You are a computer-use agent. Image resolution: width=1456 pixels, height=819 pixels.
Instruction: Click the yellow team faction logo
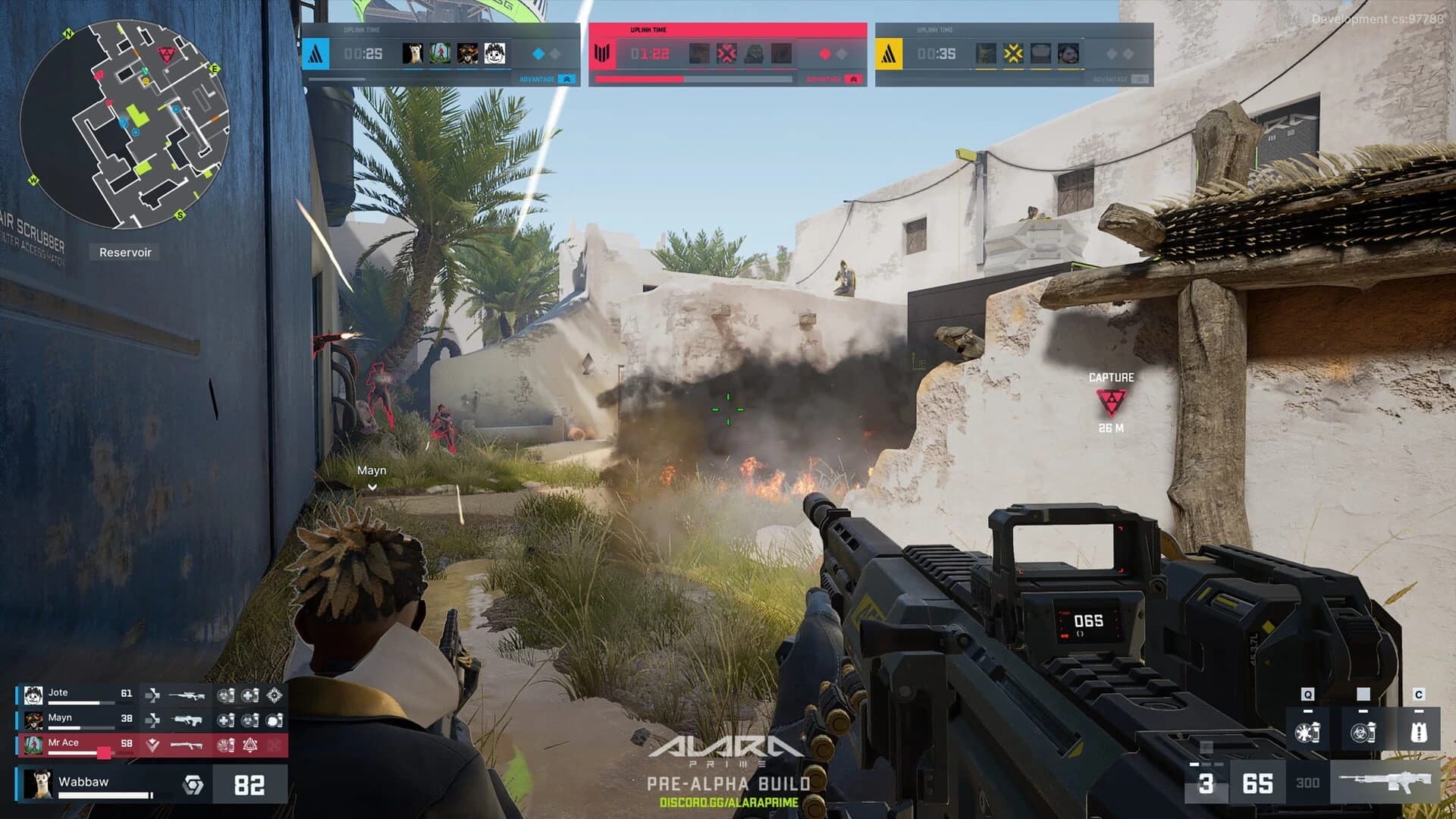click(x=887, y=53)
